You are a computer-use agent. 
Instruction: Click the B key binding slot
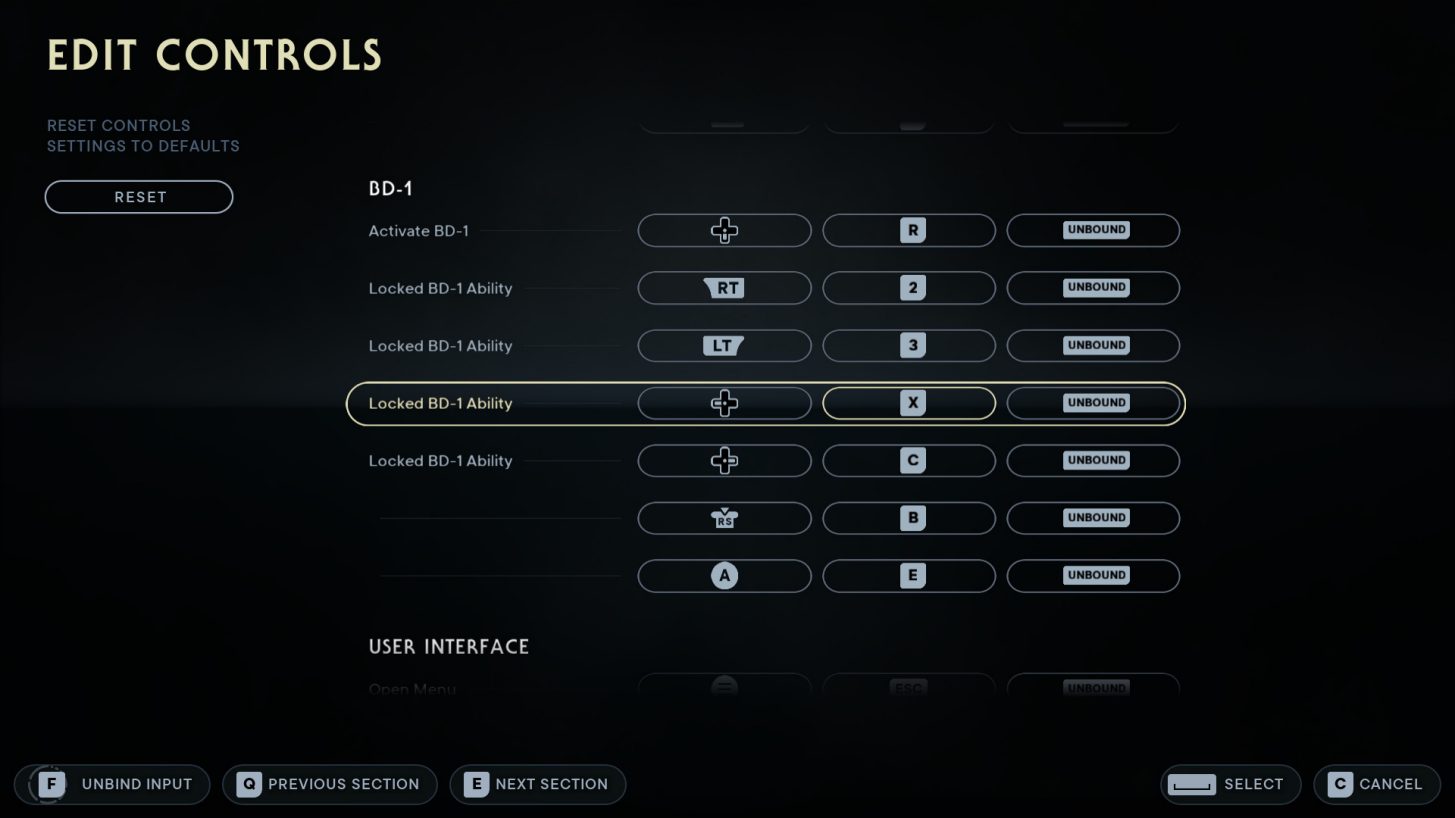[x=908, y=518]
